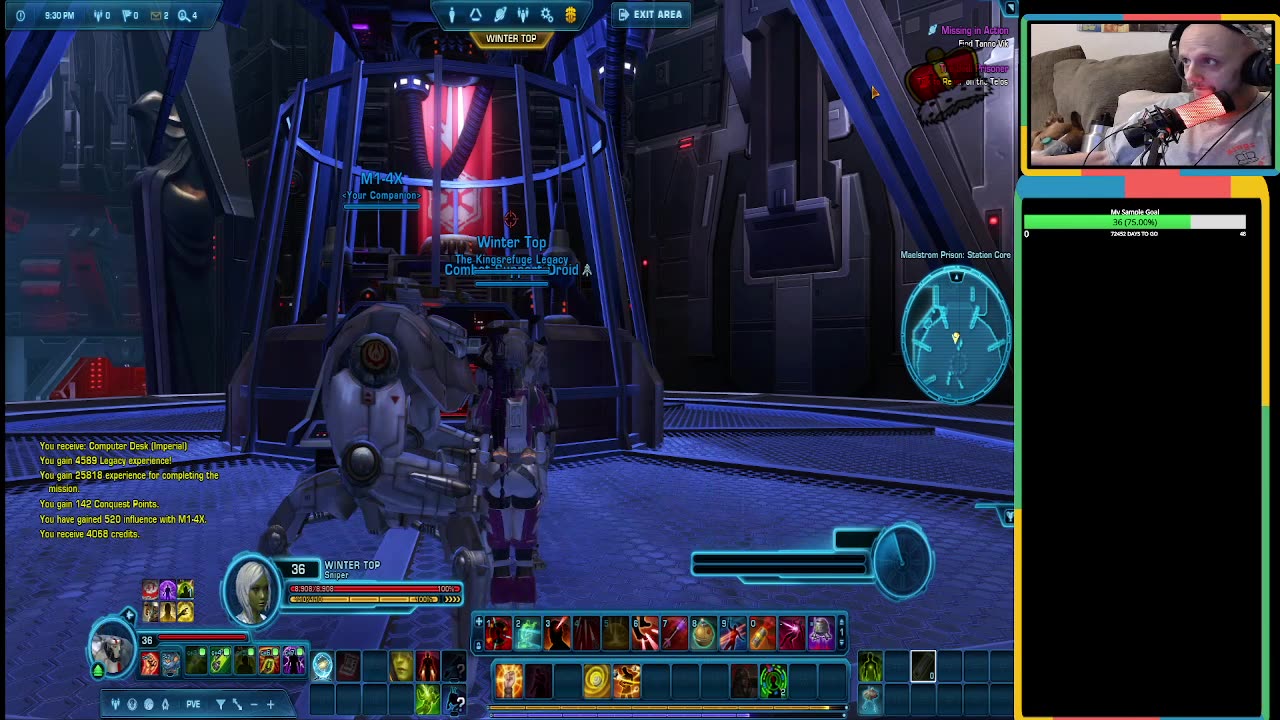Click the chat filter funnel icon
Viewport: 1280px width, 720px height.
pos(220,704)
